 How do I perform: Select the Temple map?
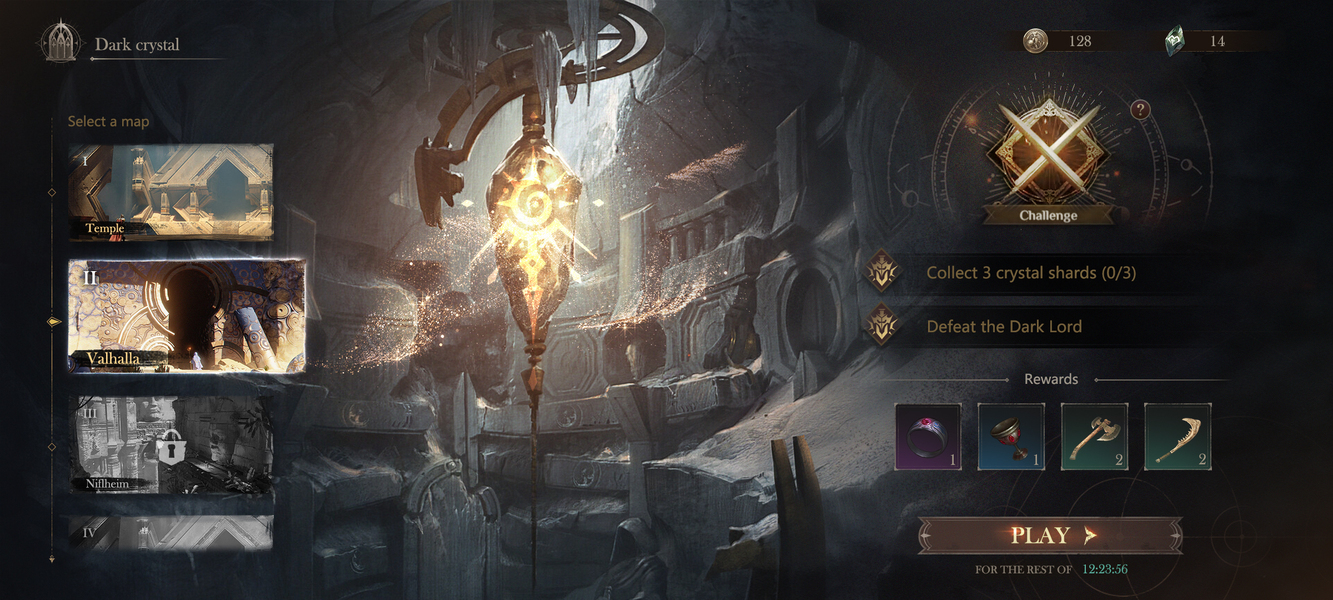(170, 191)
